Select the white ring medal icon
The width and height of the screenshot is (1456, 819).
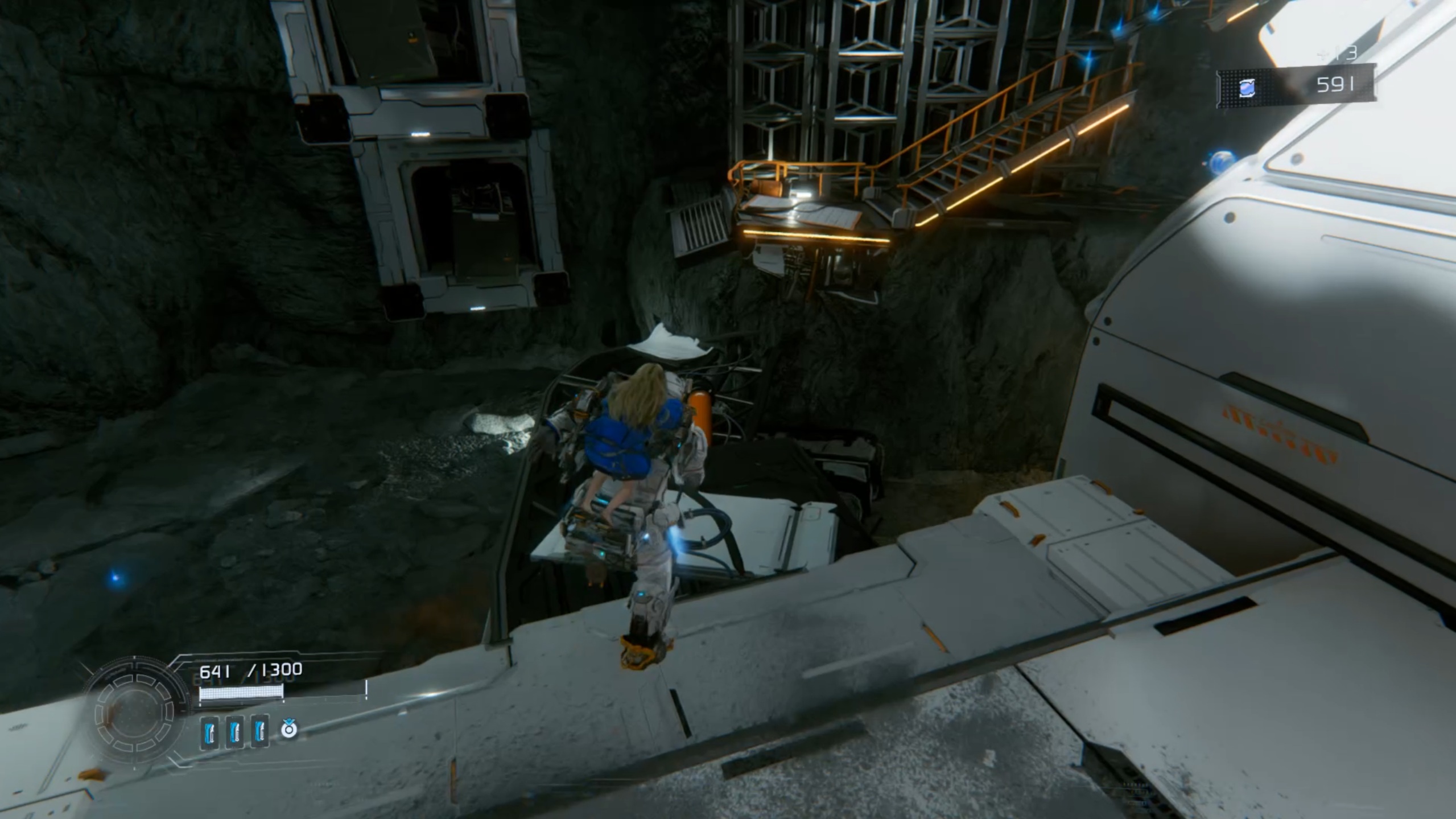click(x=289, y=729)
